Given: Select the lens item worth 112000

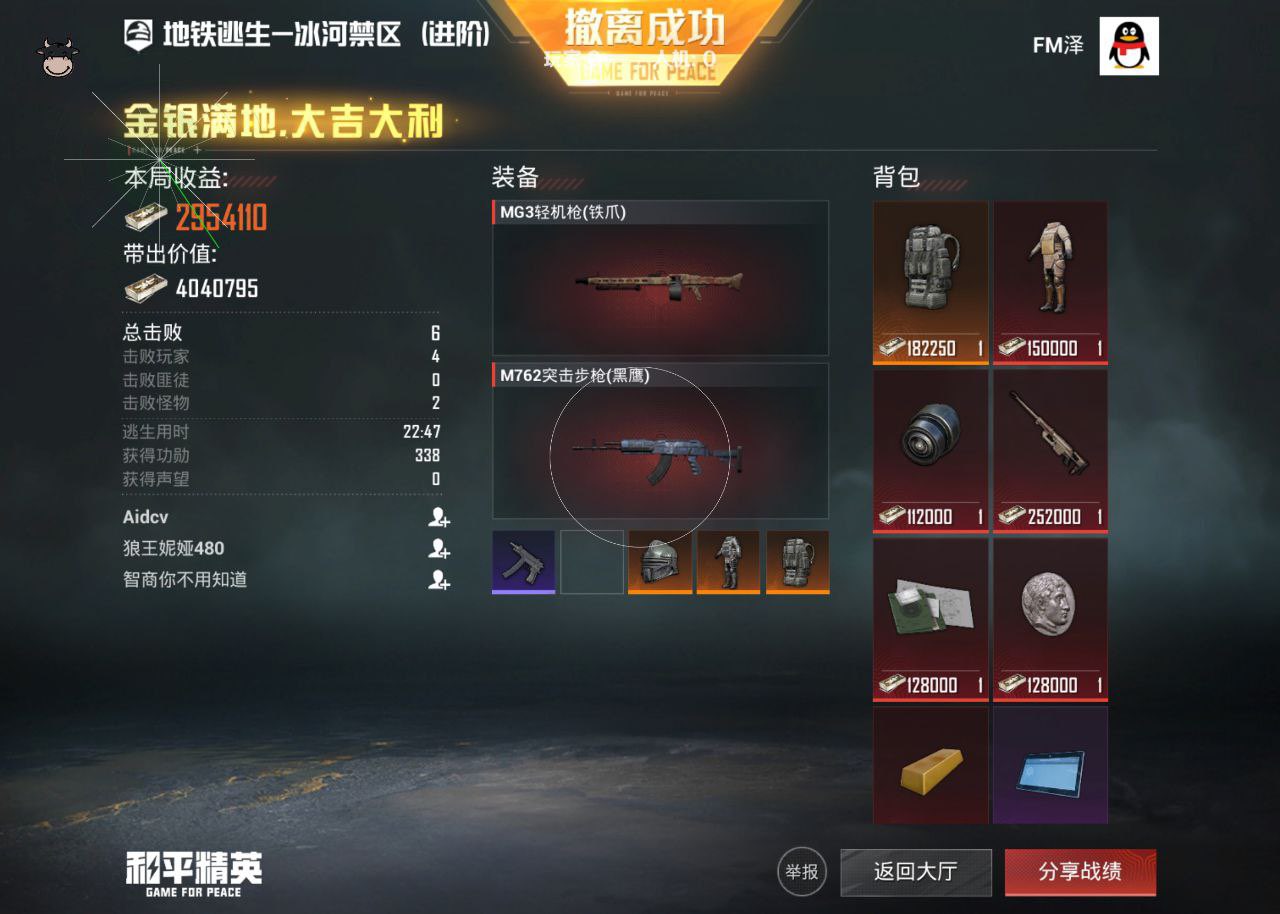Looking at the screenshot, I should pos(930,450).
